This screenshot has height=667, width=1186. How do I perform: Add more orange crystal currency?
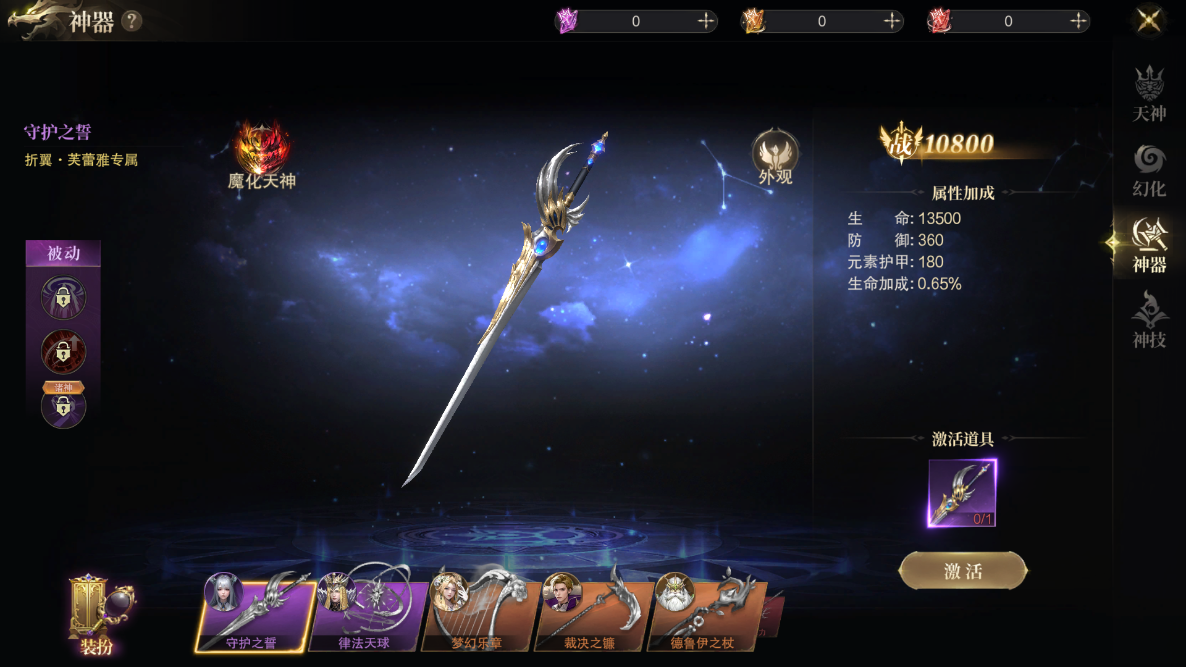click(x=892, y=21)
